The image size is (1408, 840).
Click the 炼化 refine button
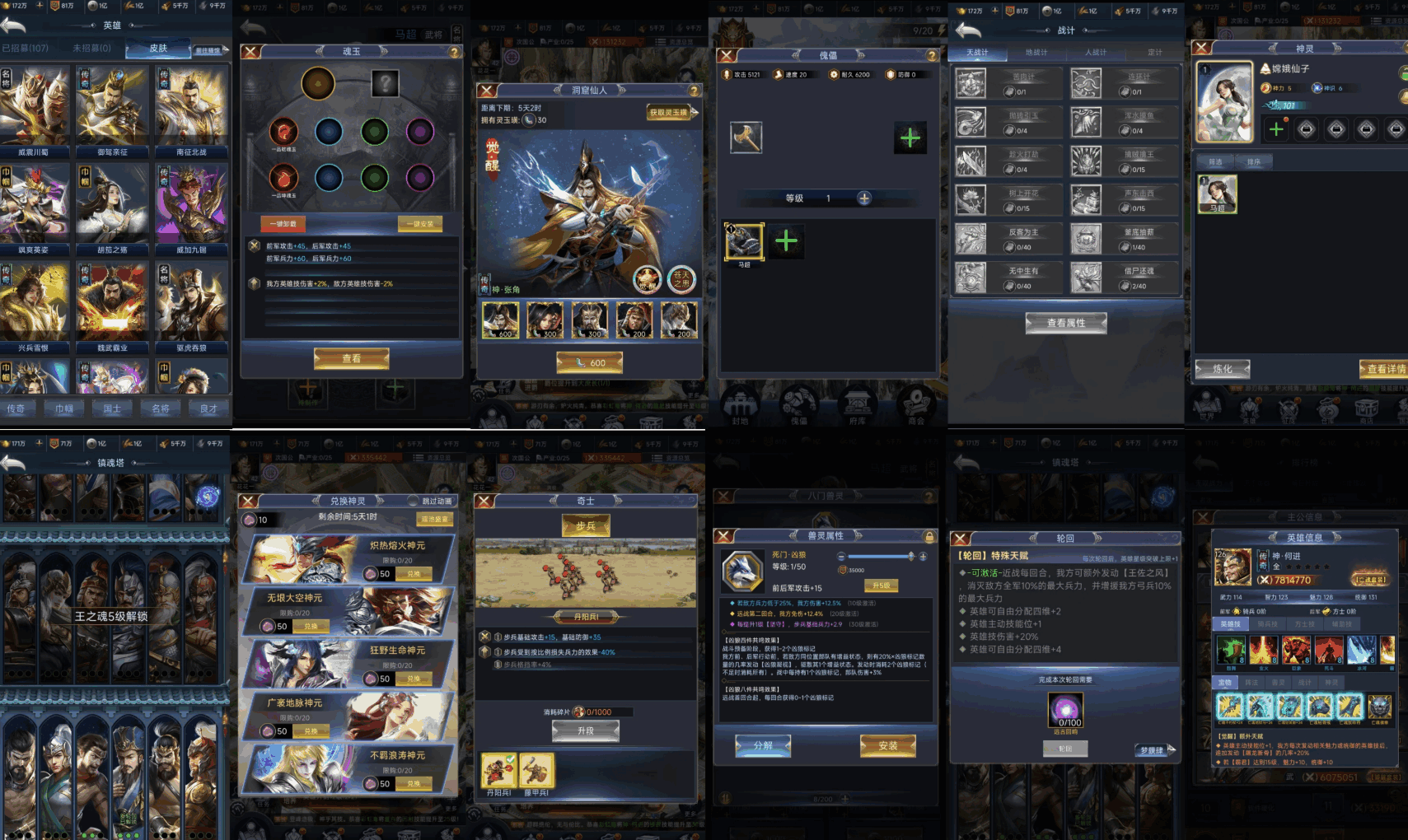click(x=1222, y=369)
